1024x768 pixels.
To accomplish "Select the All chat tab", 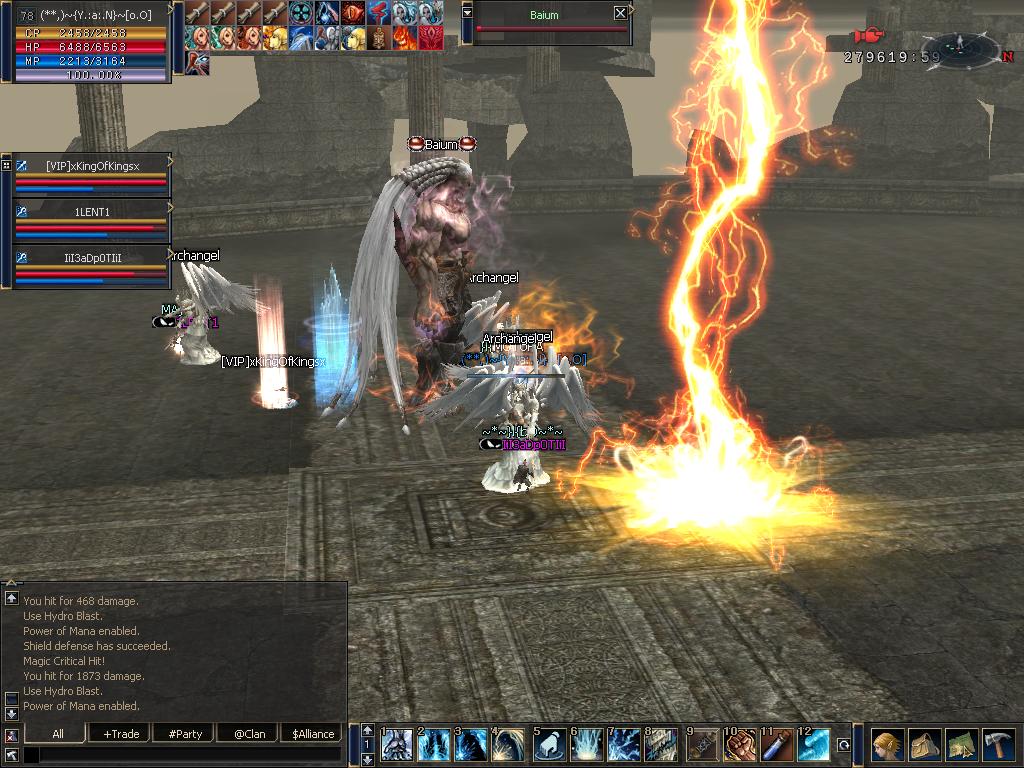I will [x=58, y=733].
